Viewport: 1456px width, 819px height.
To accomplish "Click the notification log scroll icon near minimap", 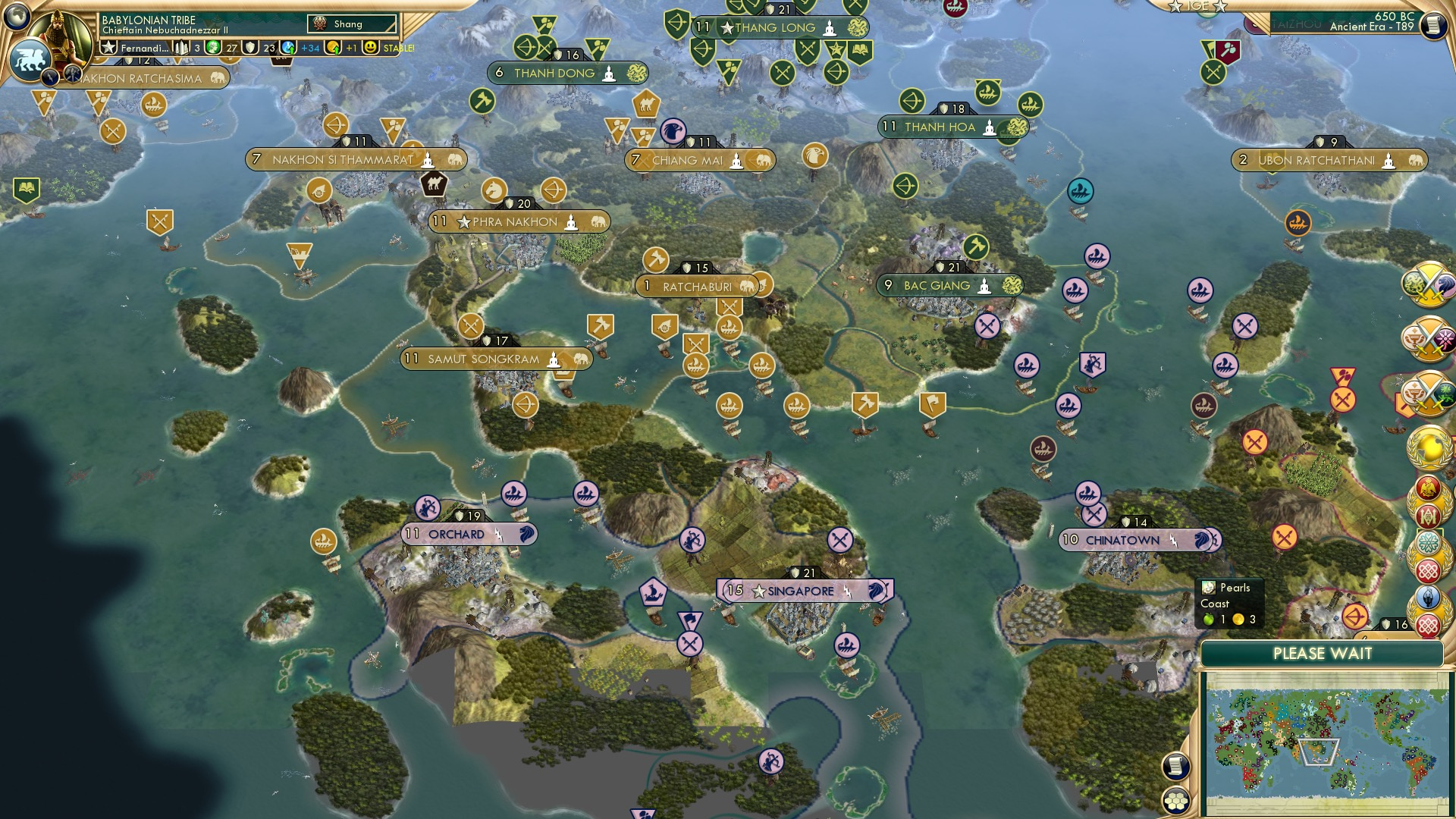I will click(x=1175, y=764).
